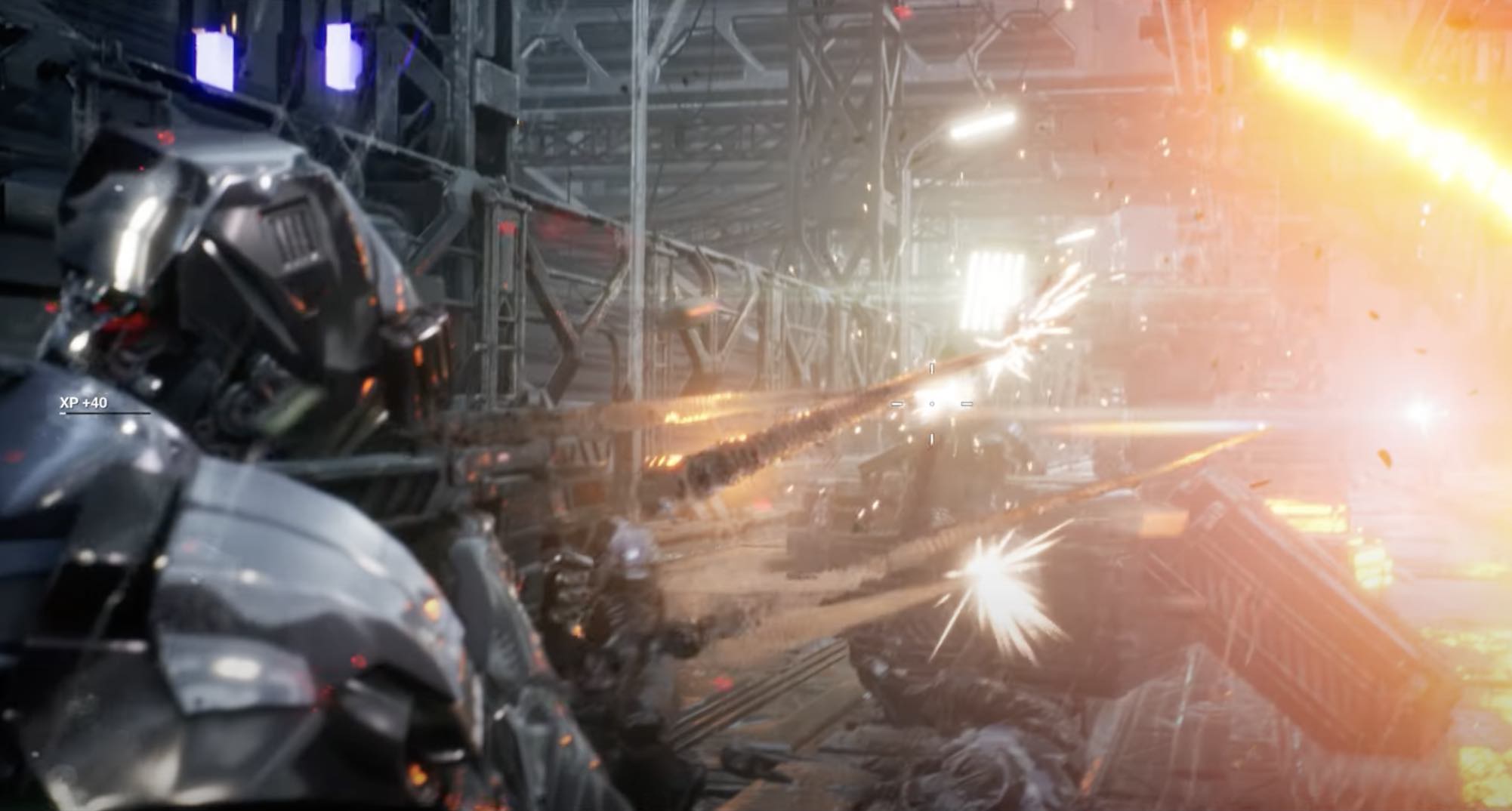Click the top crosshair tick mark

click(x=932, y=368)
